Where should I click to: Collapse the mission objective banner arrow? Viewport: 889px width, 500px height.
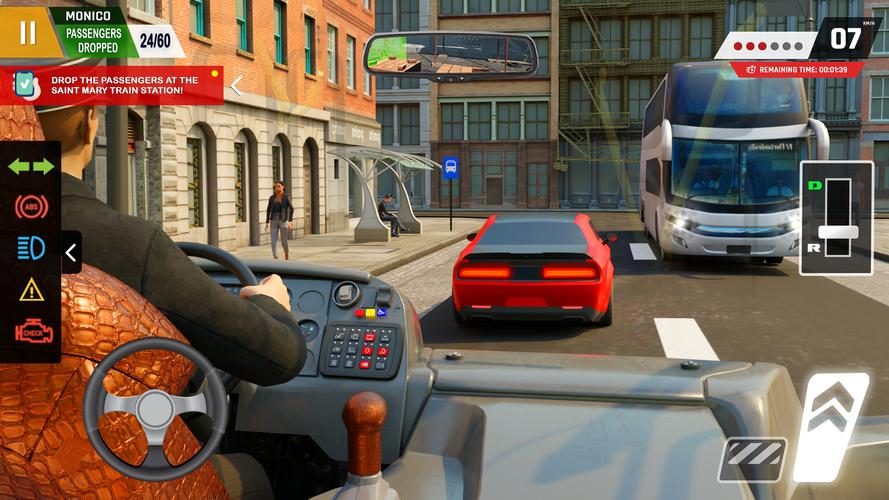click(236, 86)
